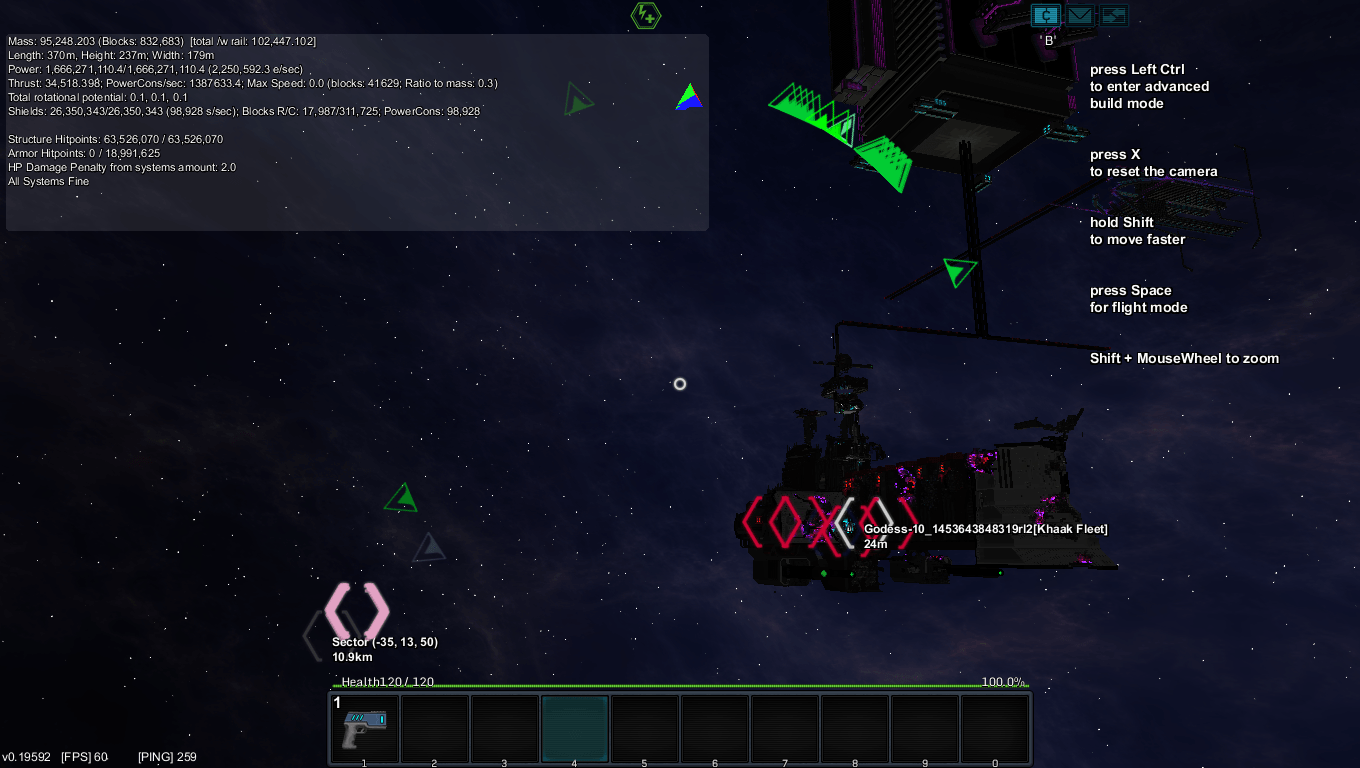Viewport: 1360px width, 768px height.
Task: Click the green lightning-plus hexagon icon
Action: pos(646,15)
